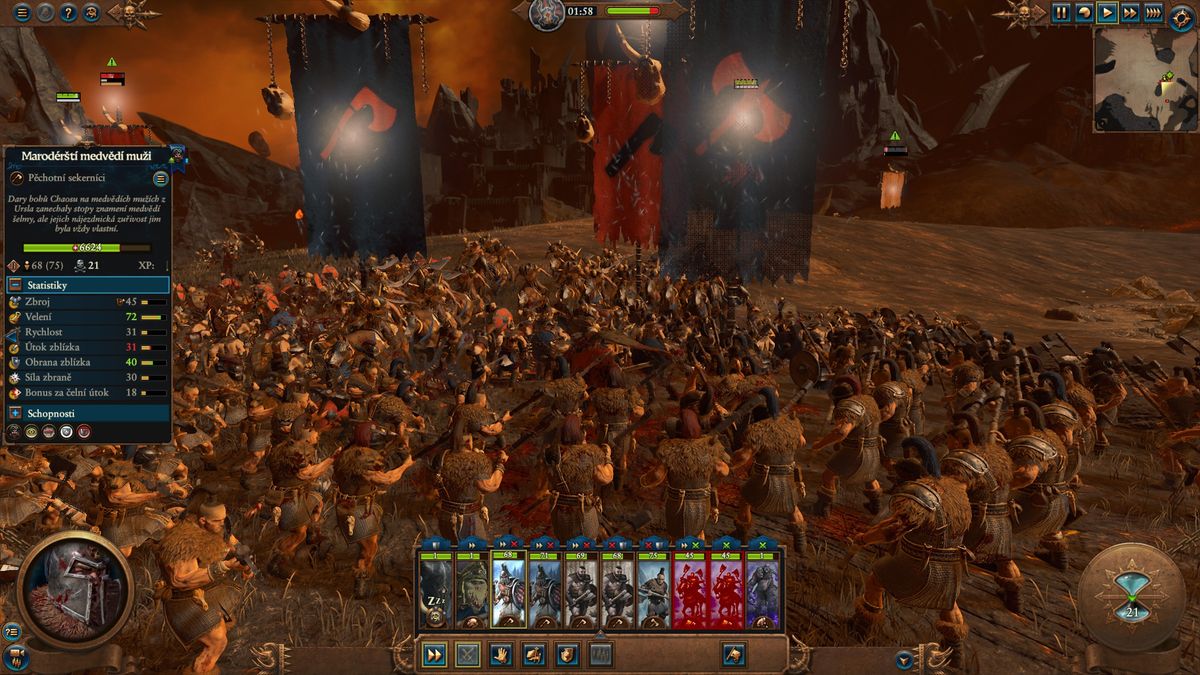Select the sleeping lord unit card
This screenshot has height=675, width=1200.
436,592
